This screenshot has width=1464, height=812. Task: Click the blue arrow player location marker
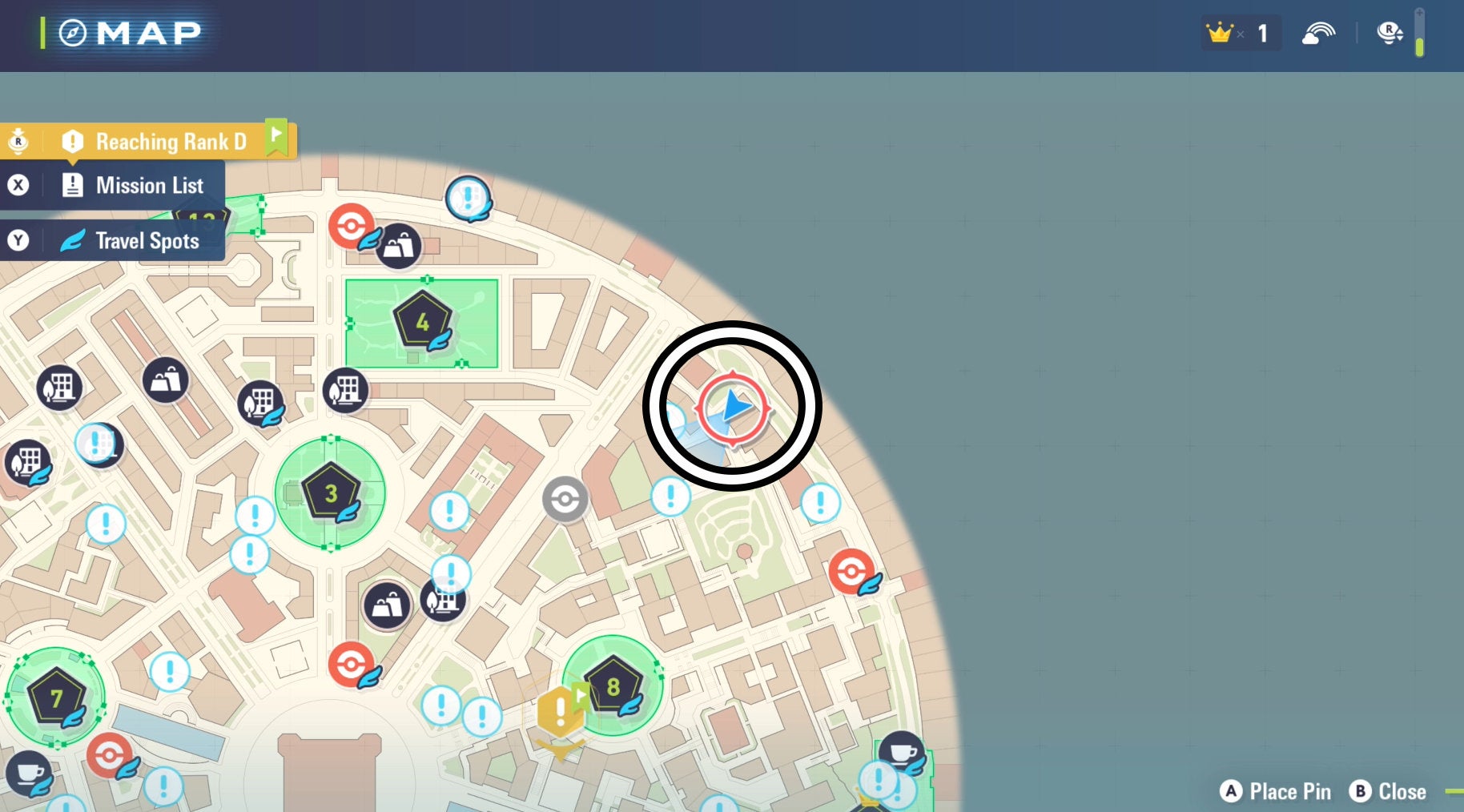tap(733, 407)
